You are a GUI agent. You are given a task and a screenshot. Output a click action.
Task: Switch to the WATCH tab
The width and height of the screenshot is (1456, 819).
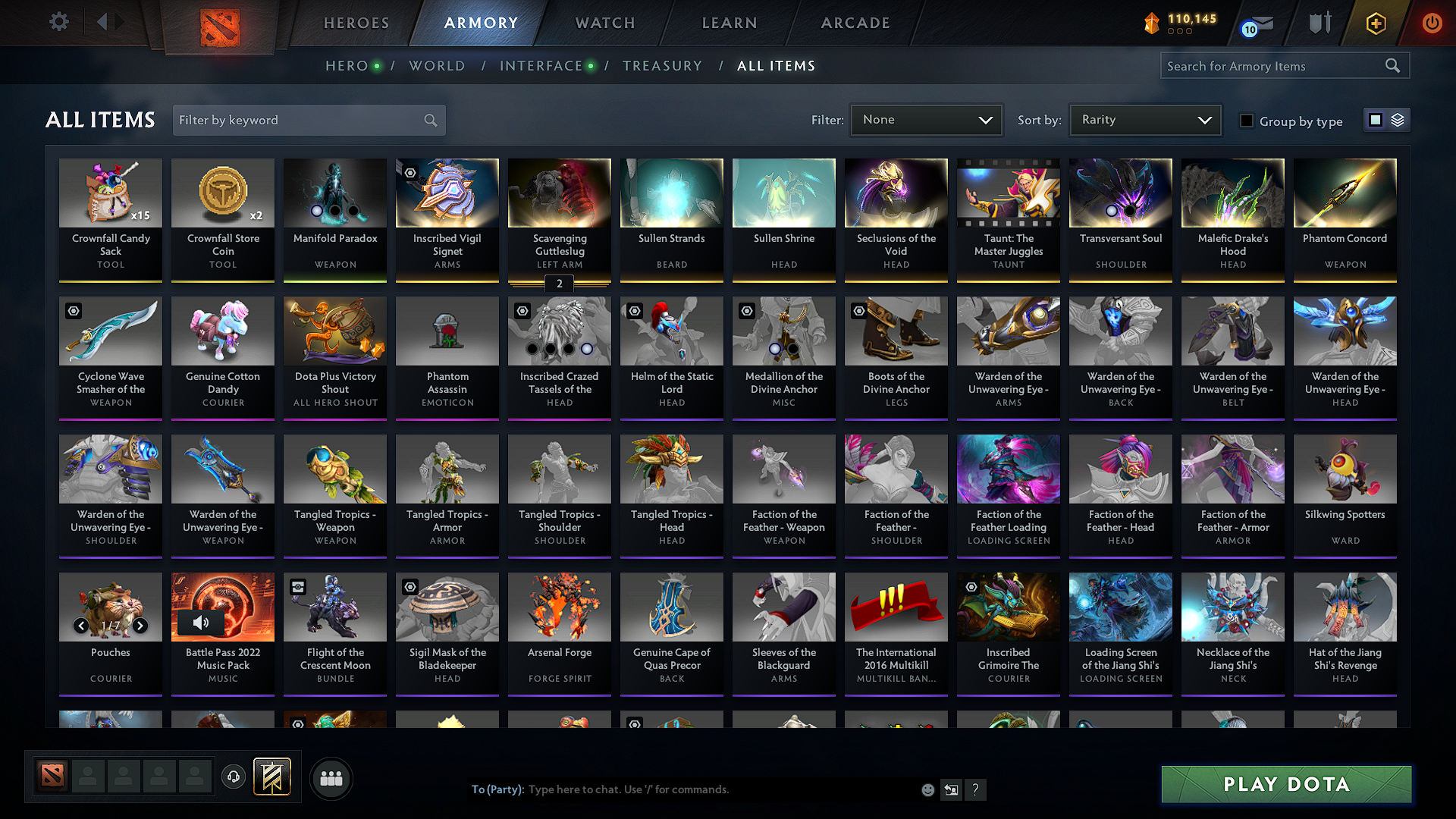click(x=604, y=23)
